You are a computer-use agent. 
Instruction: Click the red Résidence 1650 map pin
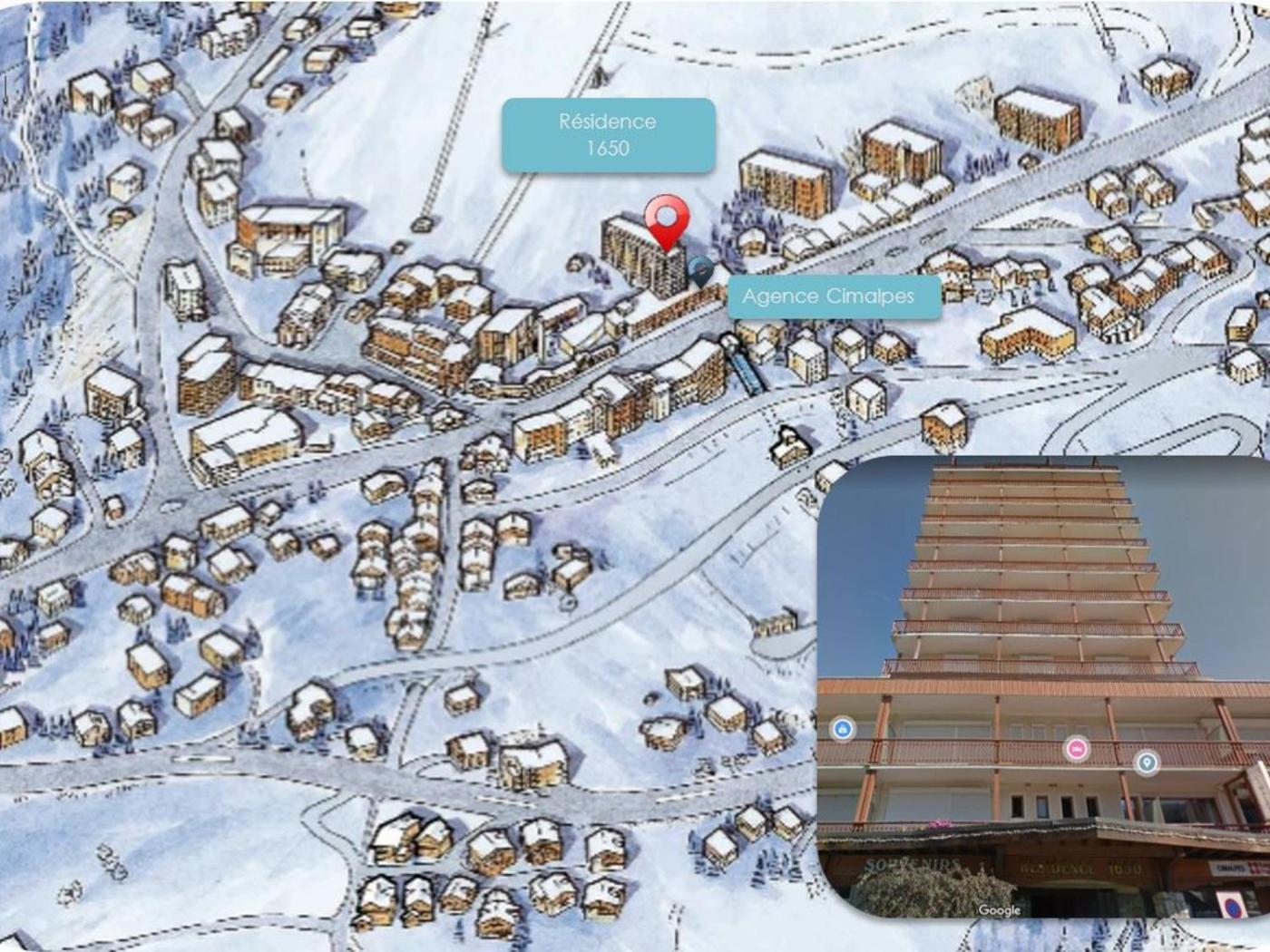667,219
